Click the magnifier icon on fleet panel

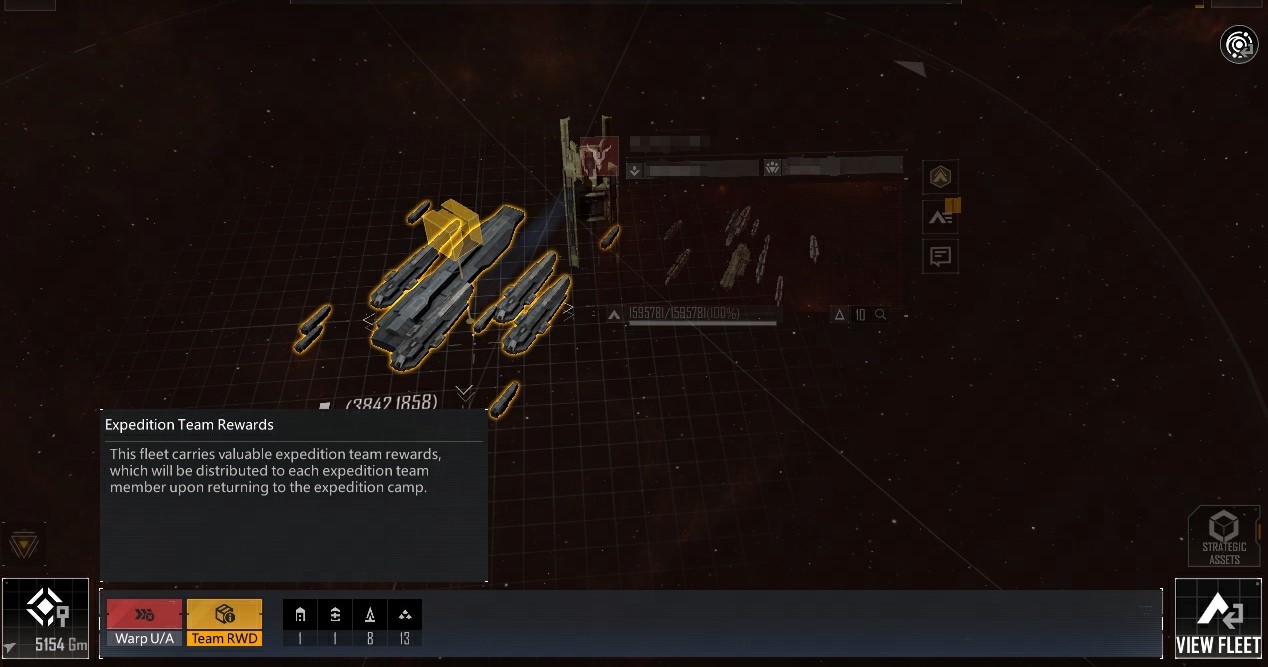click(881, 315)
